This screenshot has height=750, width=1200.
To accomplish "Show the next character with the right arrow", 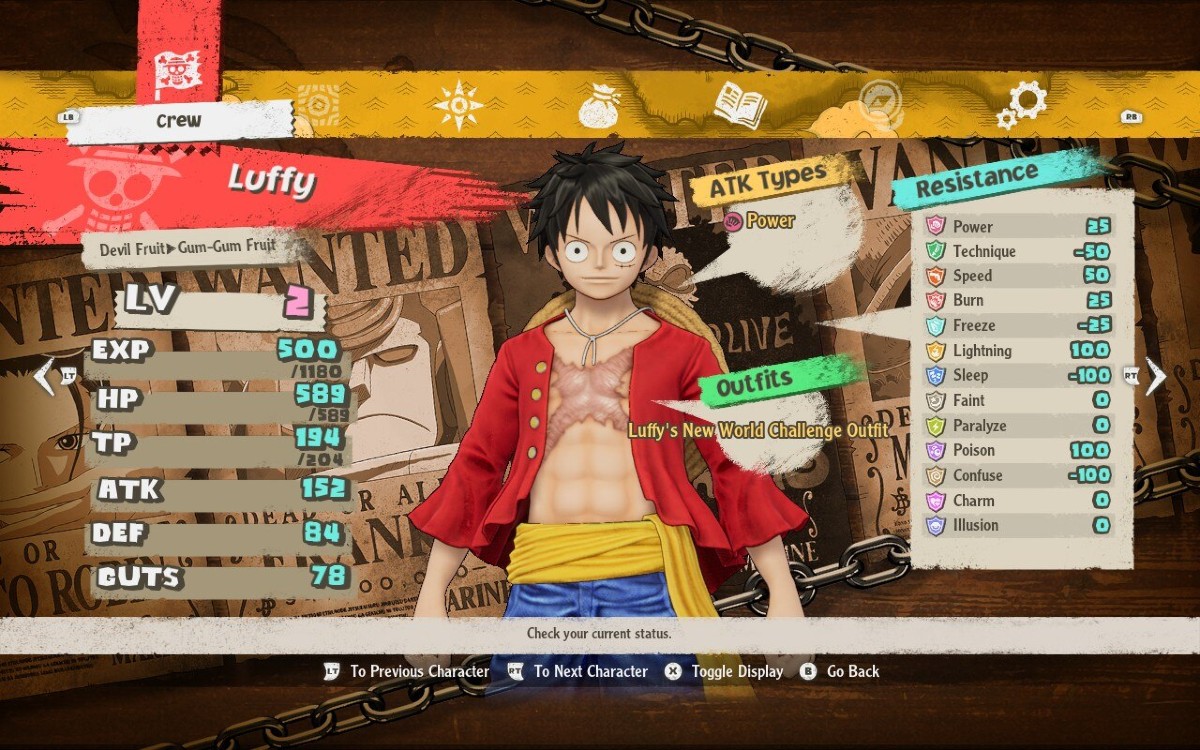I will point(1156,375).
